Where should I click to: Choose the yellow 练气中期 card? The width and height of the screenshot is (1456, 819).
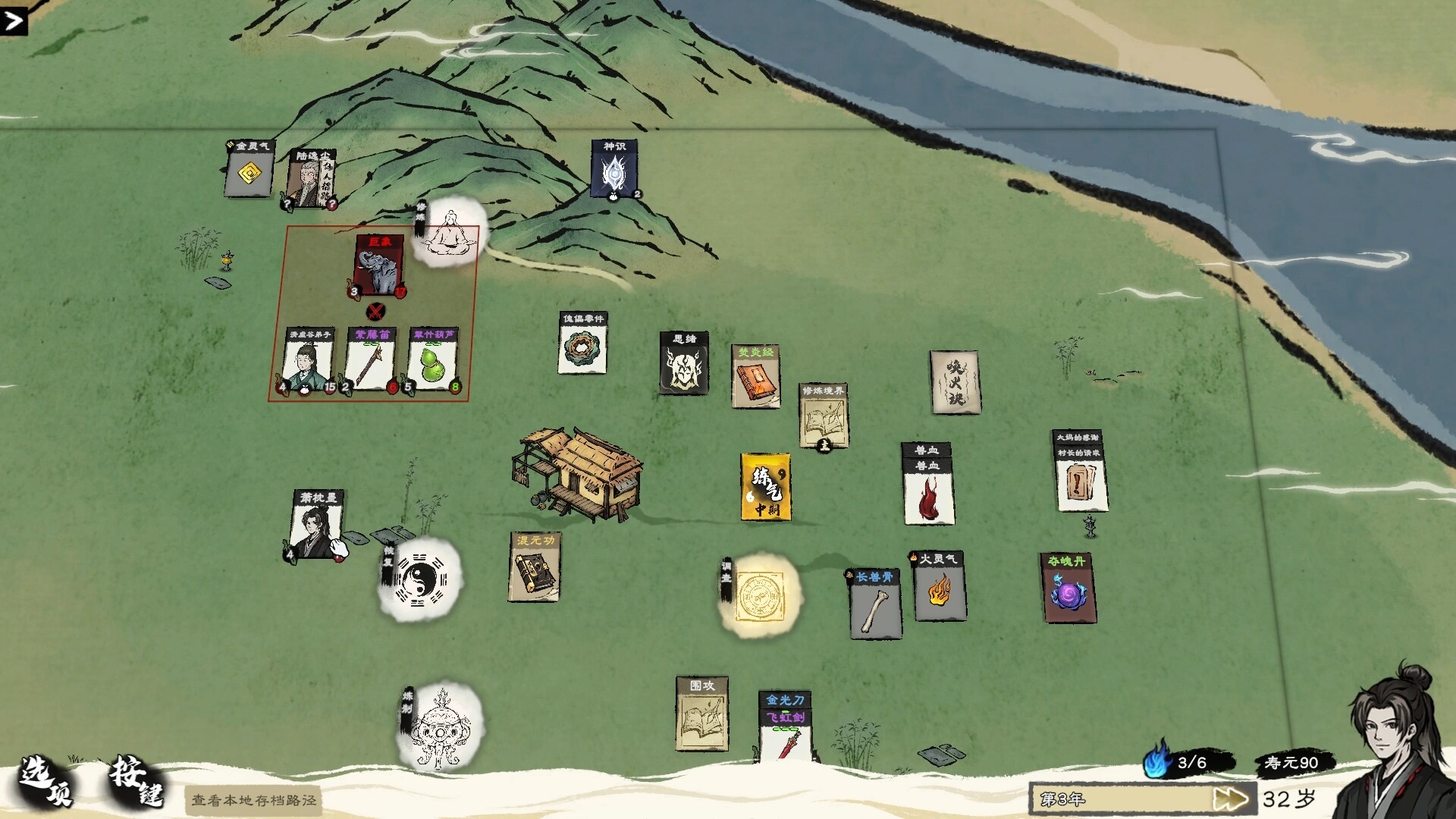[766, 487]
